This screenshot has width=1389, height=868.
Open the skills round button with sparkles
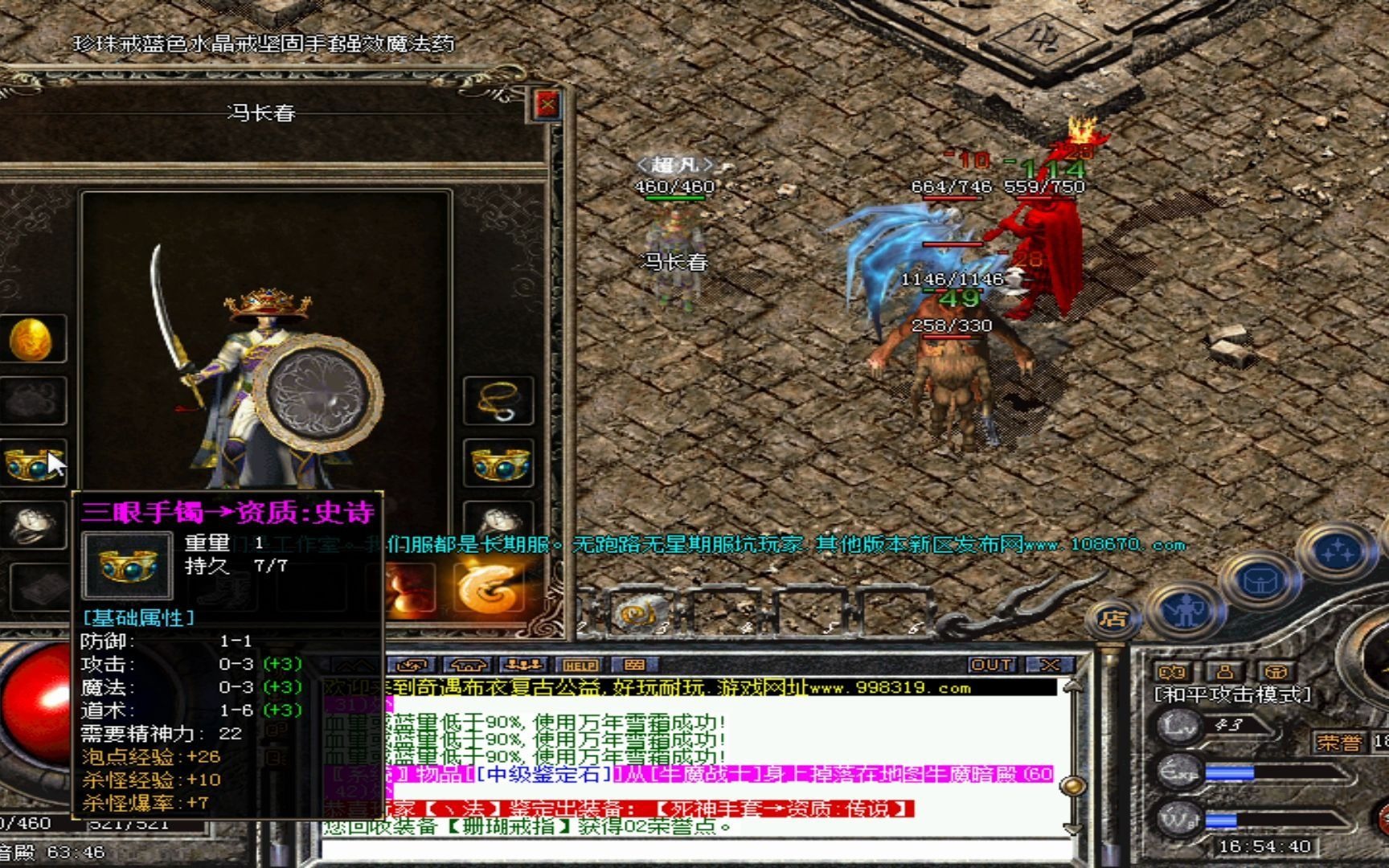[x=1338, y=552]
